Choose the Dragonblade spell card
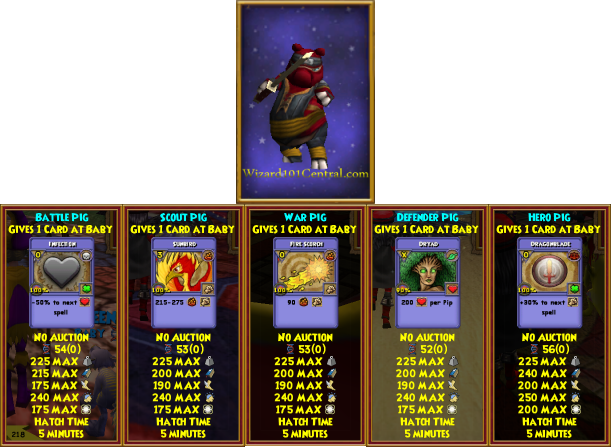This screenshot has width=611, height=447. coord(549,282)
